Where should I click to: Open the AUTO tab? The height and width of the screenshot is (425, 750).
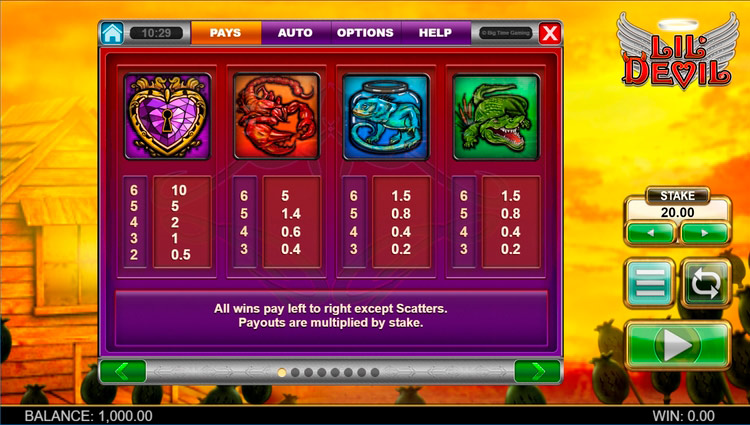pyautogui.click(x=295, y=32)
